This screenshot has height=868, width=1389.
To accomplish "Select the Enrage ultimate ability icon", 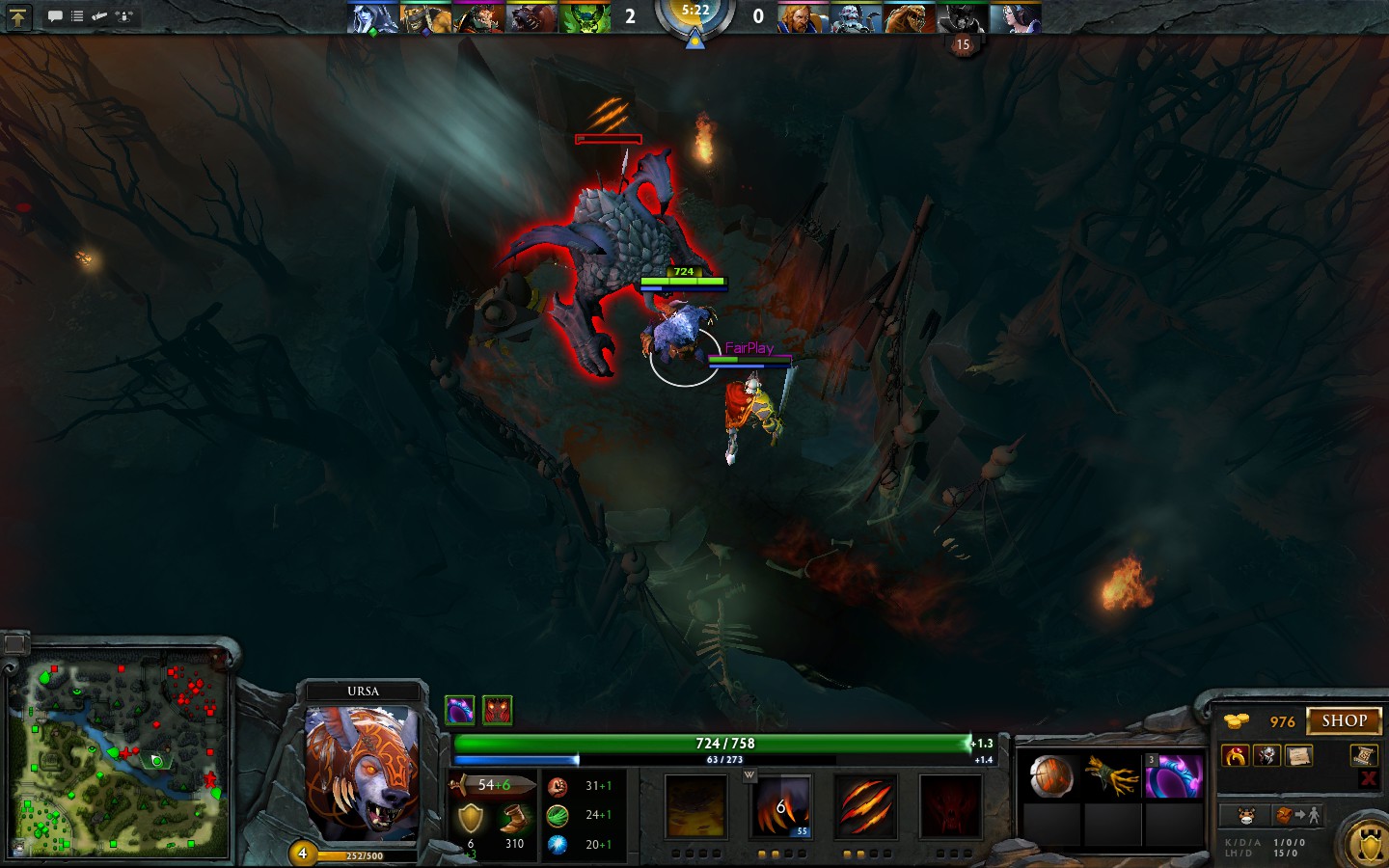I will point(950,806).
